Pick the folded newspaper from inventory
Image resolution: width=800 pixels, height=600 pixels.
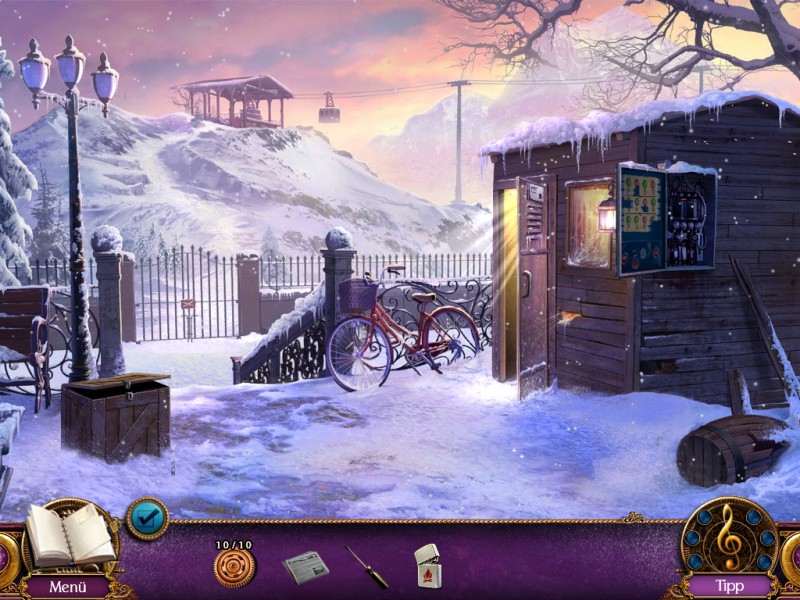click(305, 567)
